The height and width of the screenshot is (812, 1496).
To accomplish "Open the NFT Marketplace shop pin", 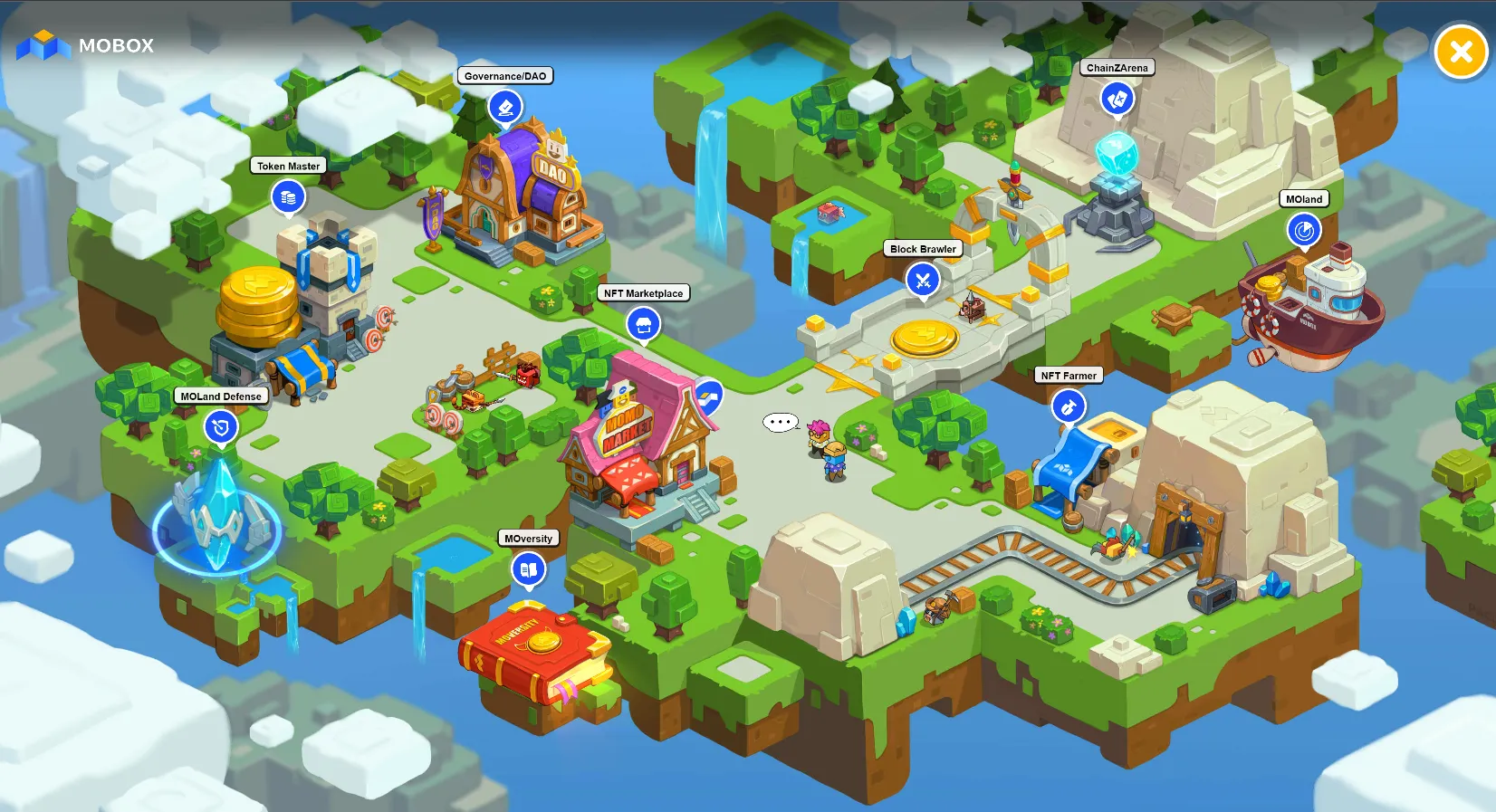I will (x=644, y=324).
